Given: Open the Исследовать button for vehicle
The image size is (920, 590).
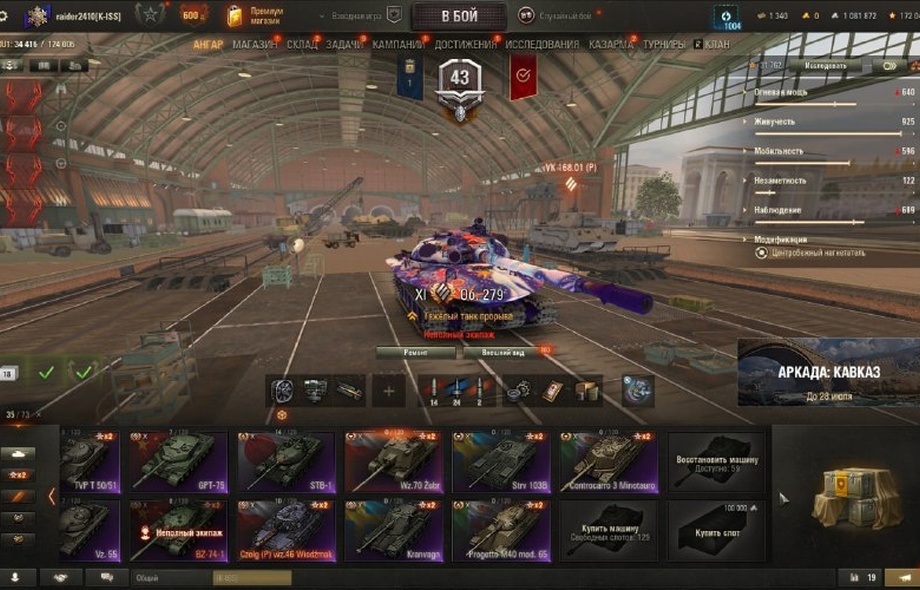Looking at the screenshot, I should (818, 66).
